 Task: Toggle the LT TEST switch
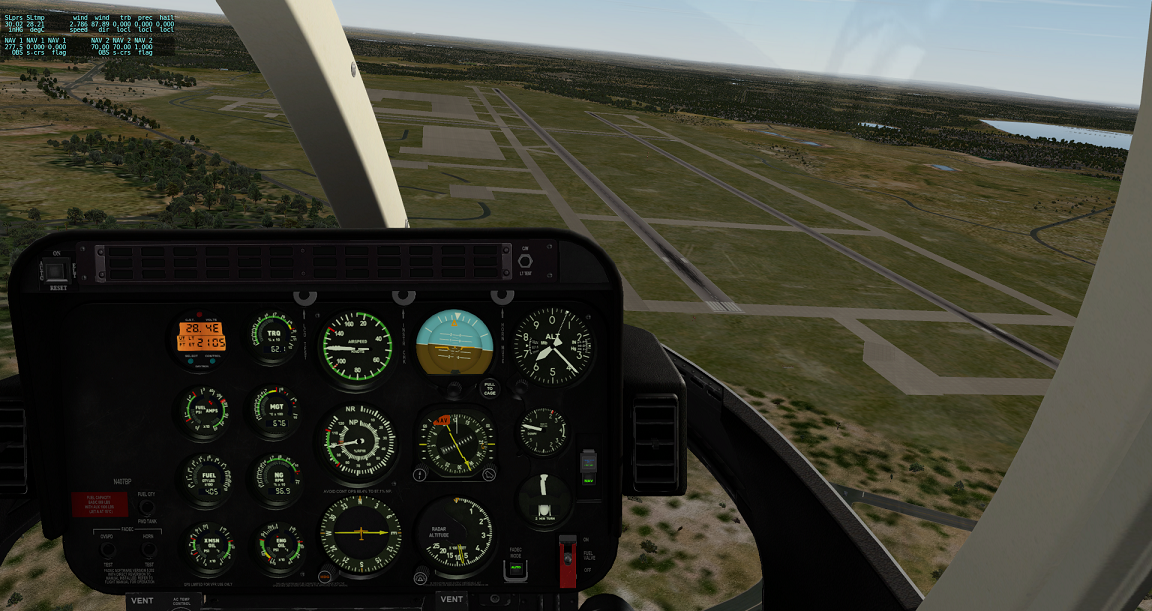click(524, 262)
